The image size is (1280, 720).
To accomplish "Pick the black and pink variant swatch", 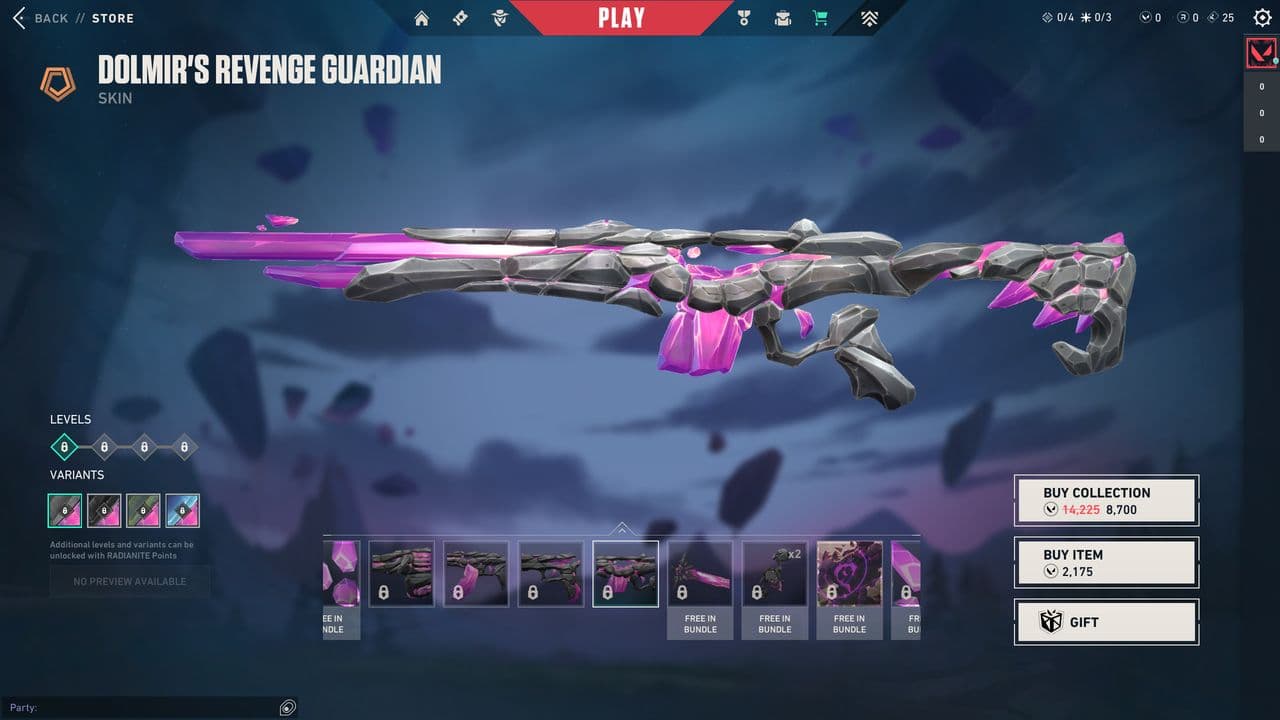I will click(104, 510).
